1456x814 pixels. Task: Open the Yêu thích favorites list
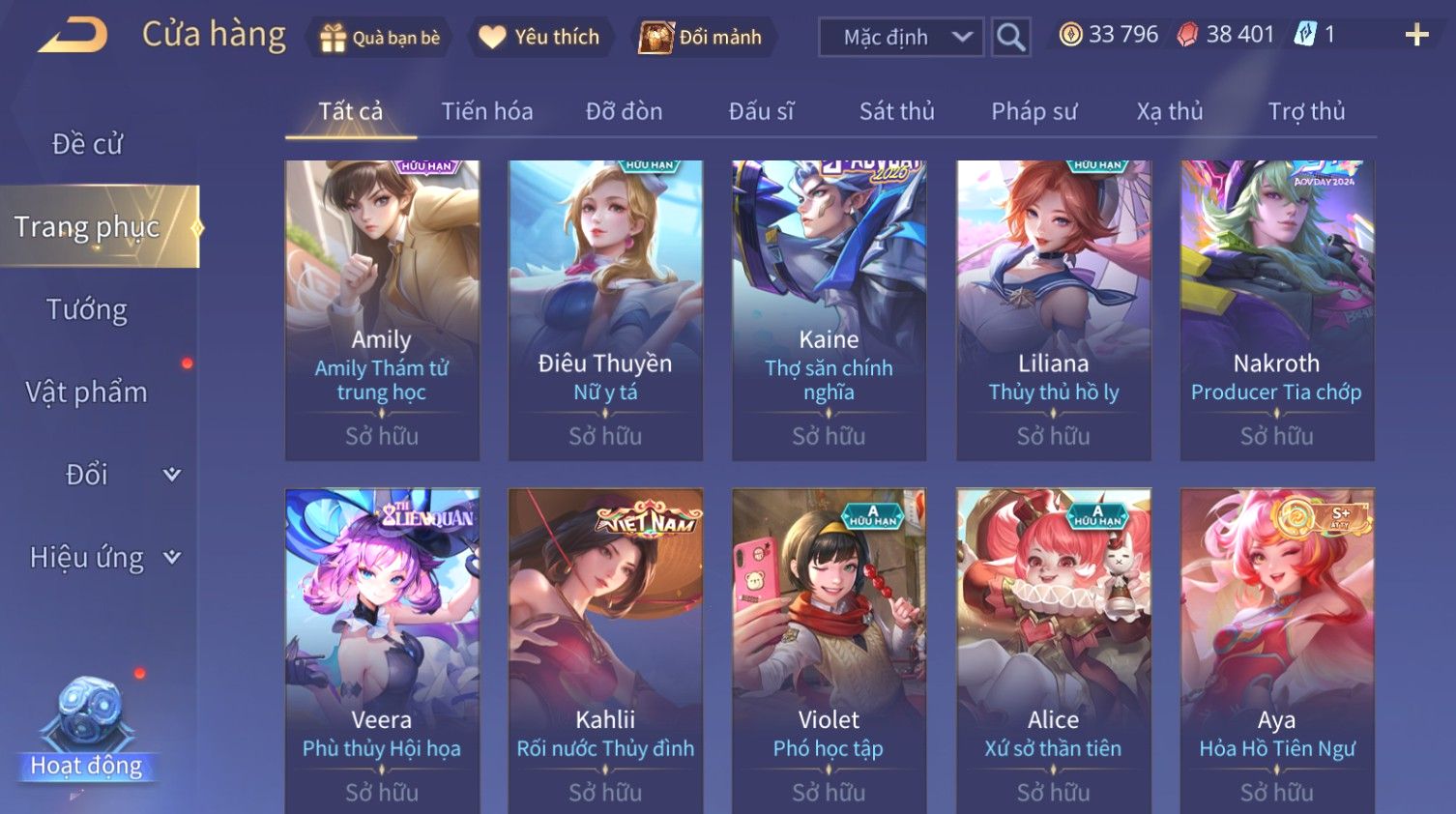click(x=539, y=38)
